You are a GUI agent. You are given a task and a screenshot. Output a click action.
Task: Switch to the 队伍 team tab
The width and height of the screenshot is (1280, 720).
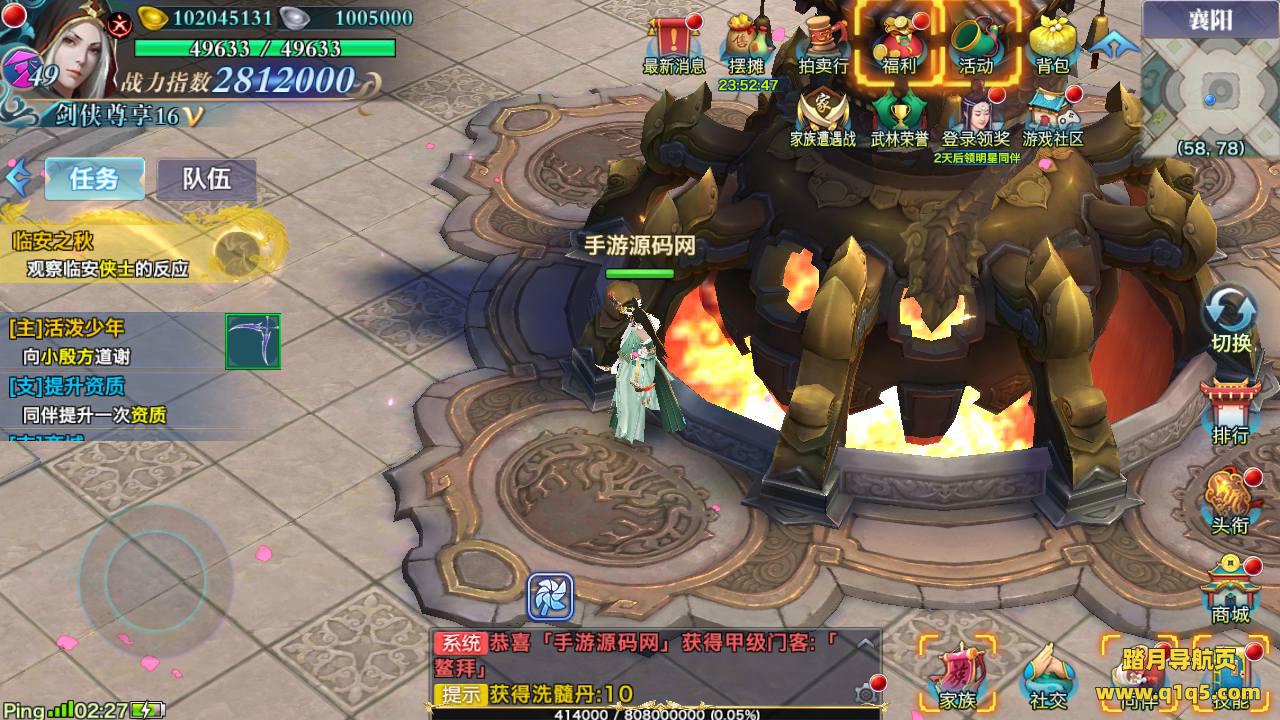coord(206,179)
